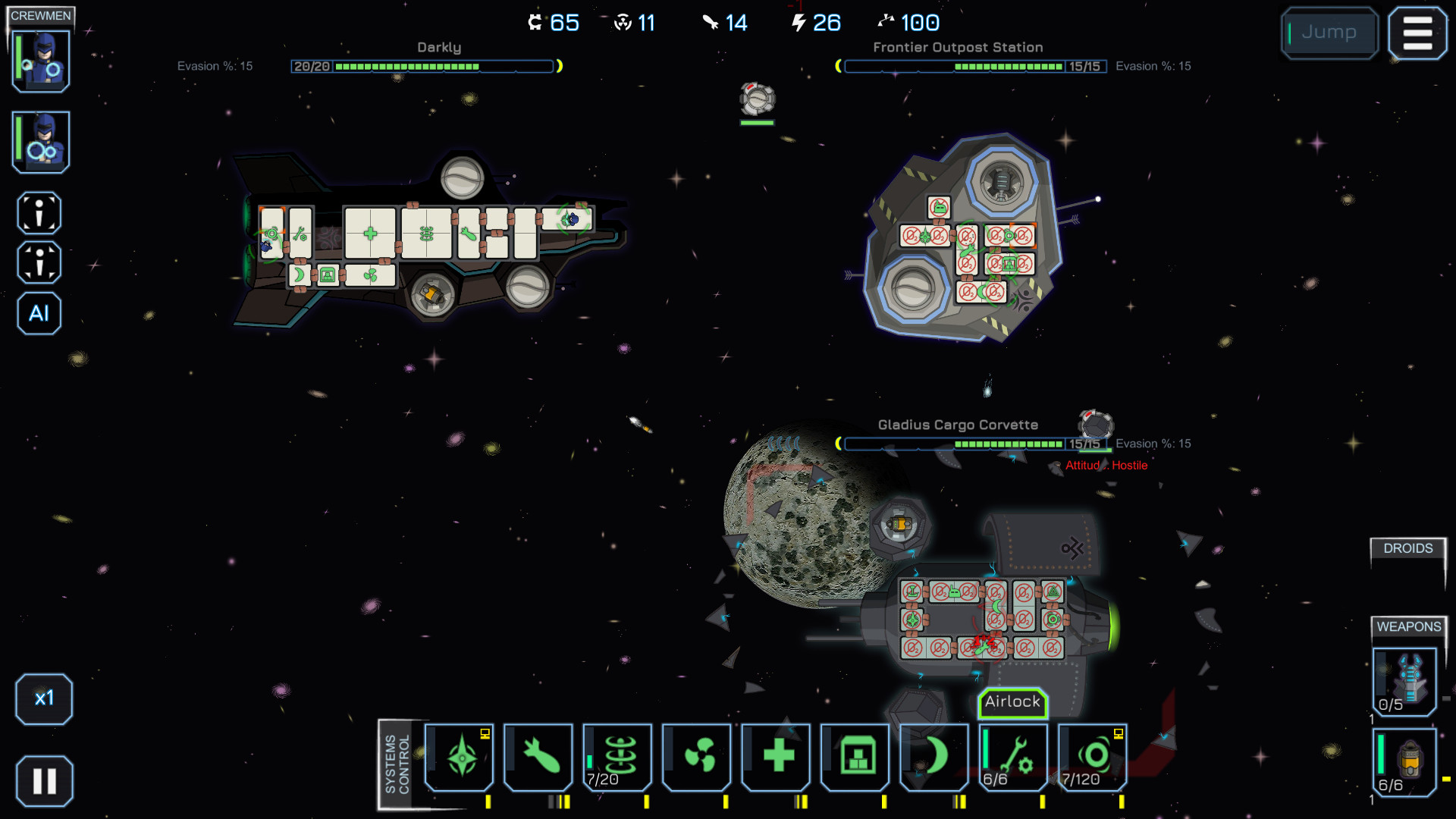The width and height of the screenshot is (1456, 819).
Task: Expand the WEAPONS panel
Action: pyautogui.click(x=1407, y=628)
